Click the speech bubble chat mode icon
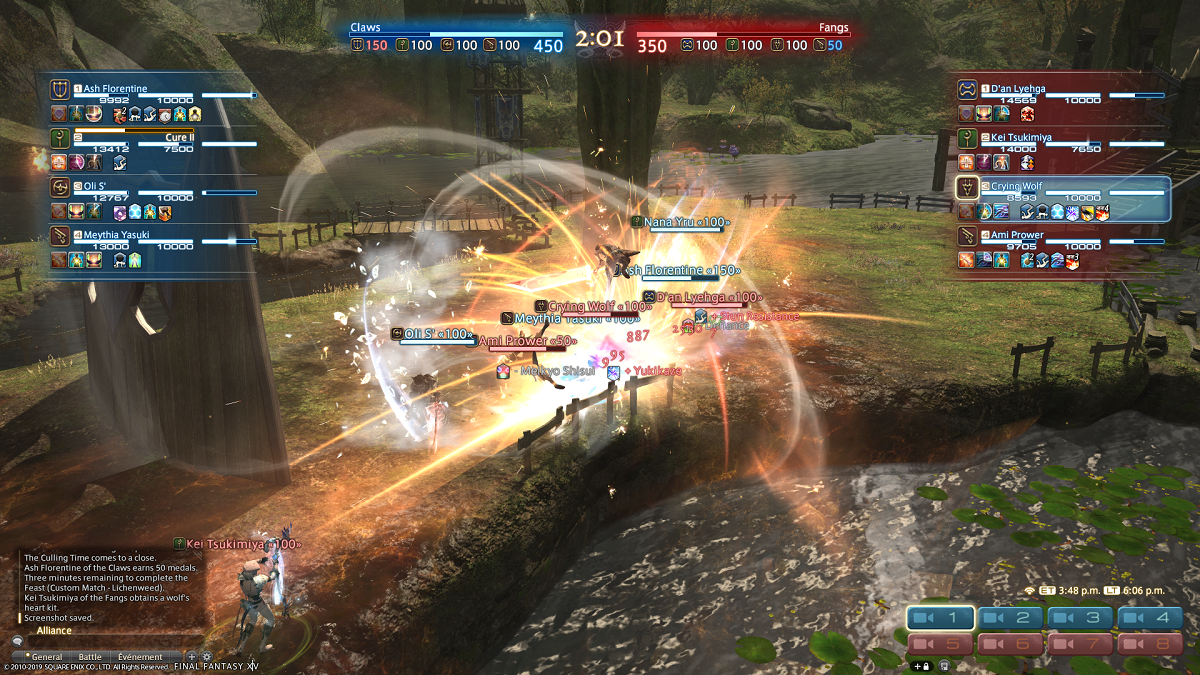The height and width of the screenshot is (675, 1200). pyautogui.click(x=17, y=641)
